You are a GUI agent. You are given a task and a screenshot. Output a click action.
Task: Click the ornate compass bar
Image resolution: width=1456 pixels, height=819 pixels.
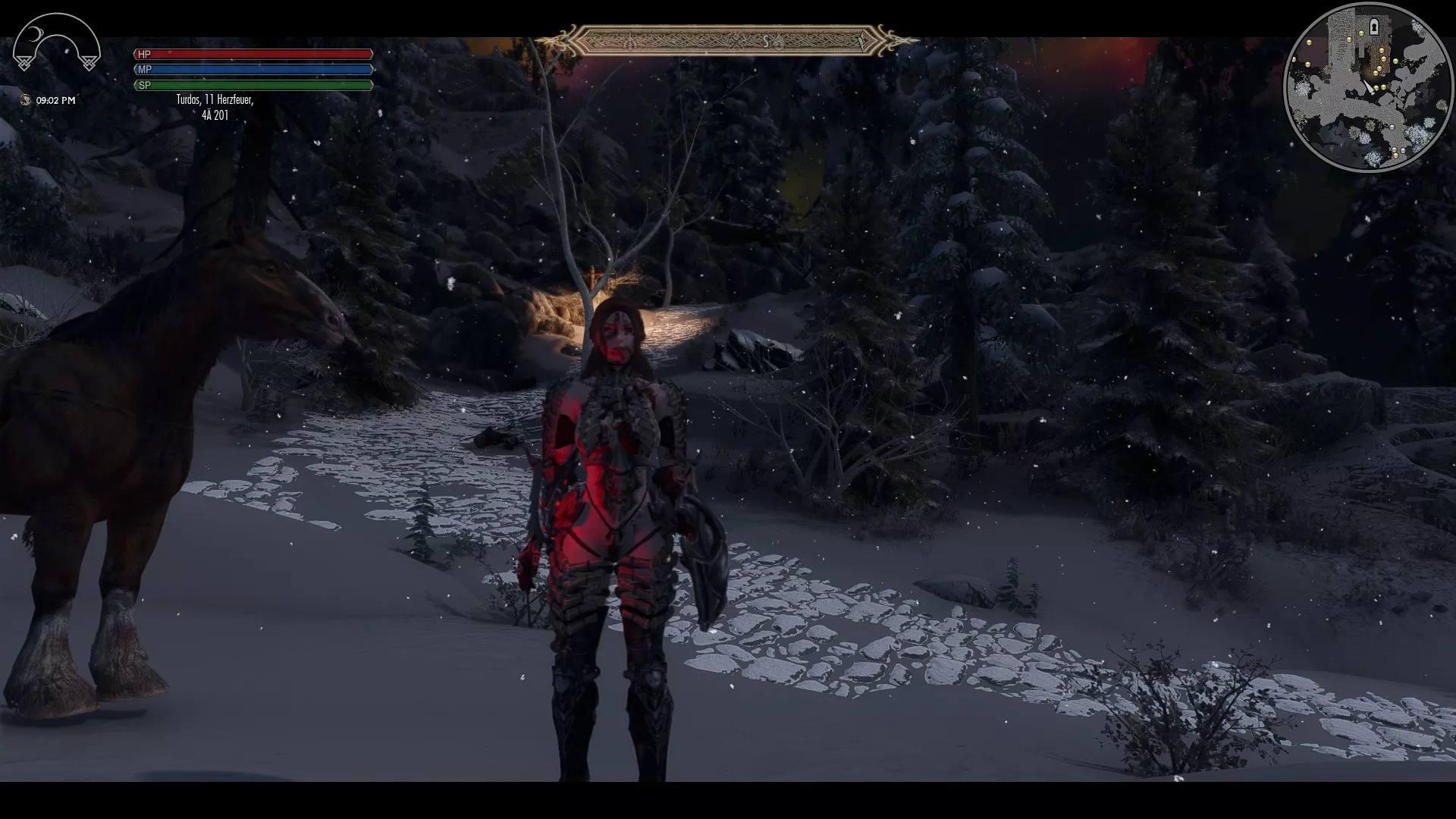pyautogui.click(x=726, y=40)
